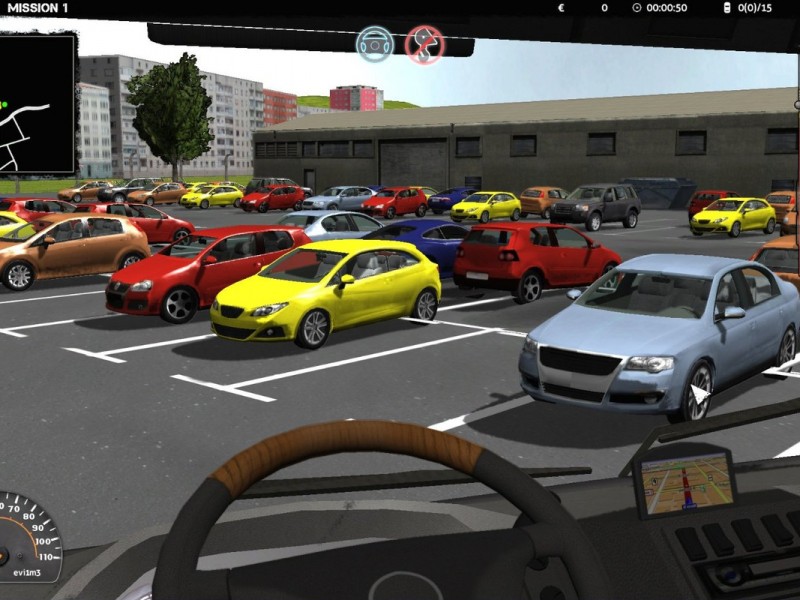Toggle the blue steering wheel icon
Viewport: 800px width, 600px height.
tap(375, 44)
